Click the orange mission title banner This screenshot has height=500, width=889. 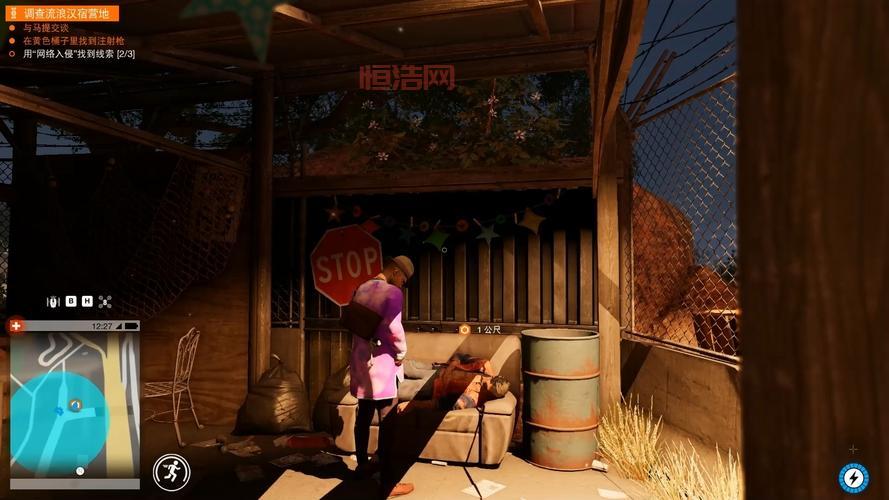tap(63, 13)
